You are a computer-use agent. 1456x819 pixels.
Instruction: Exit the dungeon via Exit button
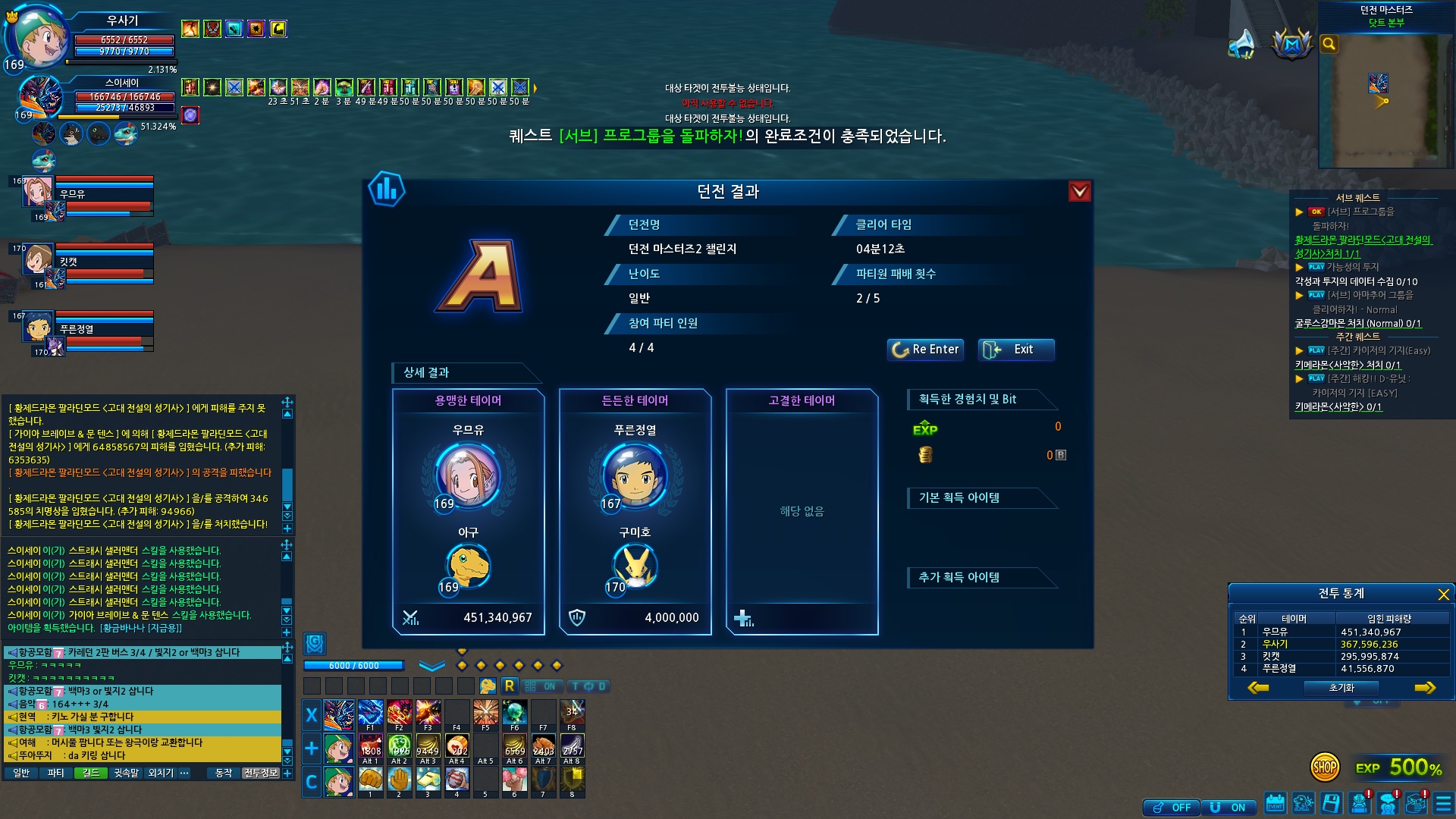1015,350
